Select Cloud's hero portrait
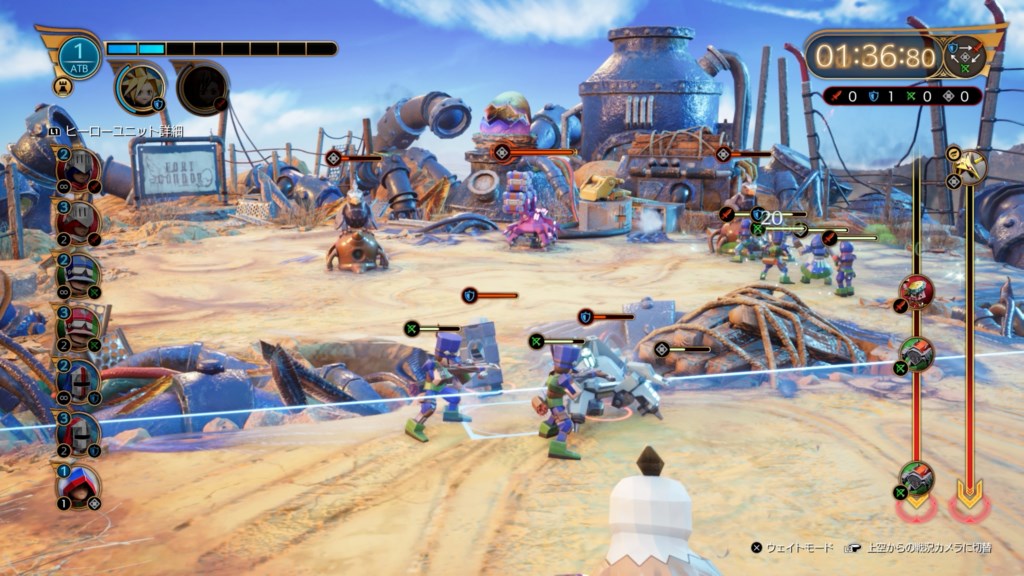Image resolution: width=1024 pixels, height=576 pixels. (x=140, y=88)
